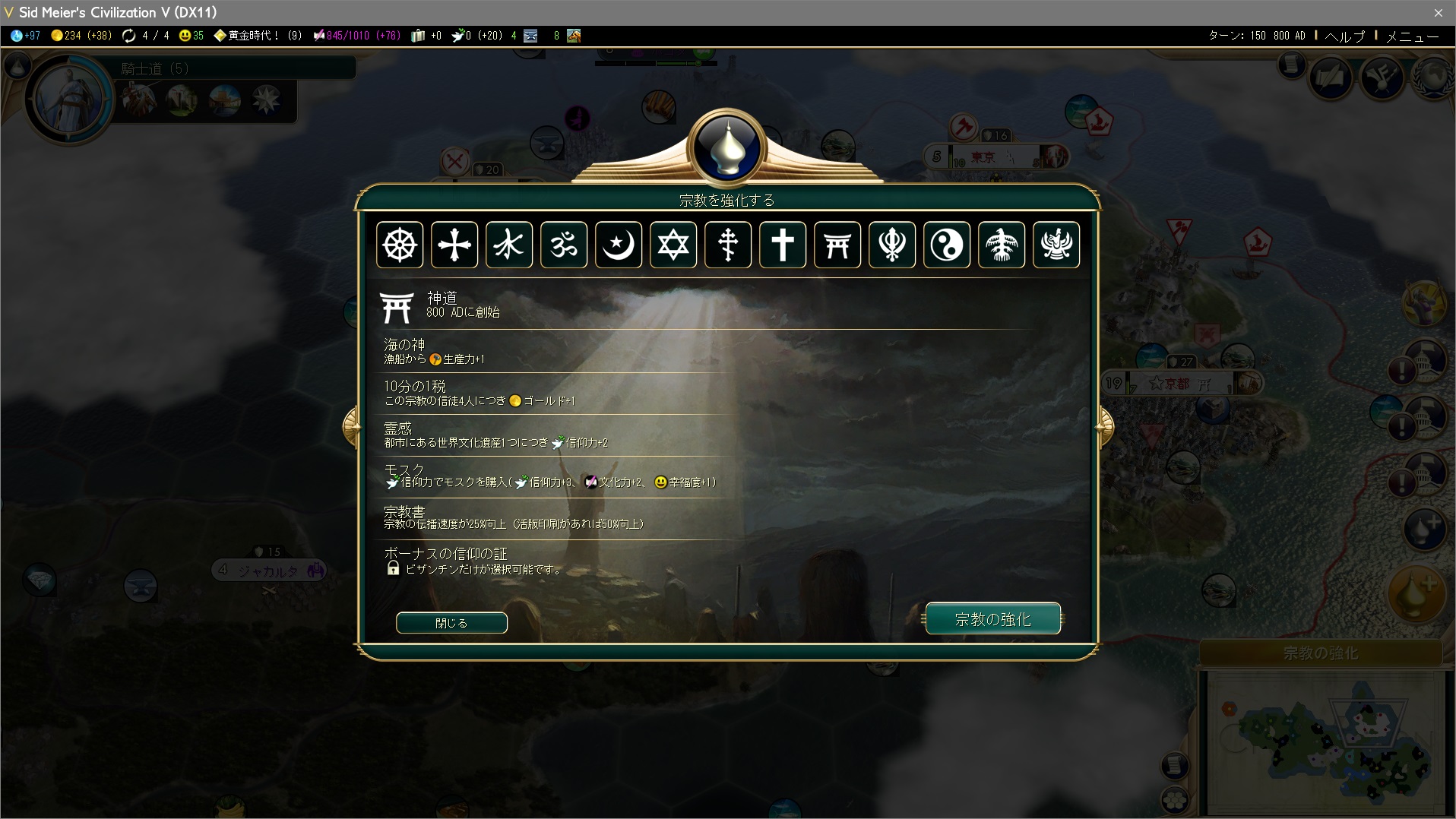Pick the Judaism Star of David icon
This screenshot has width=1456, height=819.
pyautogui.click(x=673, y=245)
